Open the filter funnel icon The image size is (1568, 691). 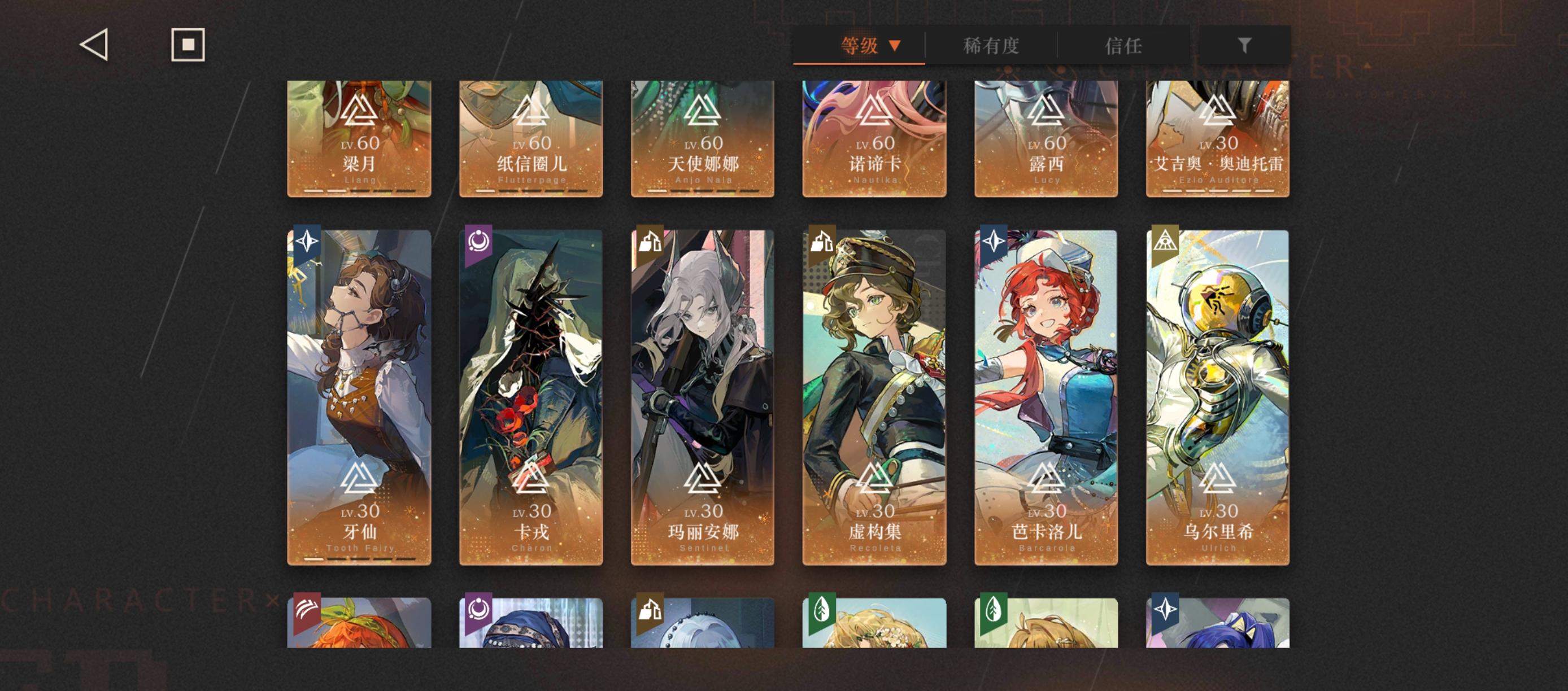tap(1244, 45)
